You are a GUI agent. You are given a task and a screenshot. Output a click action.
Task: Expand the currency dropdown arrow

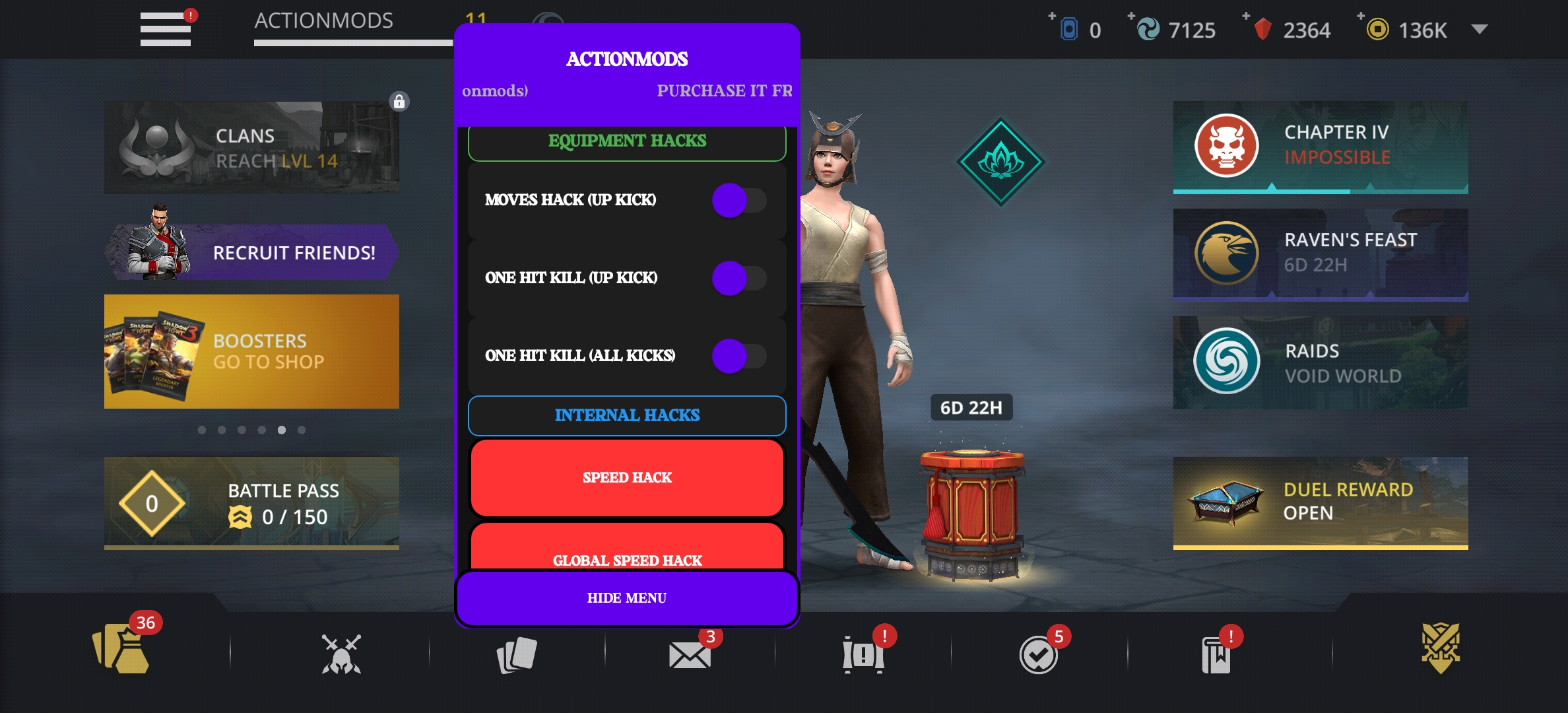click(1480, 29)
